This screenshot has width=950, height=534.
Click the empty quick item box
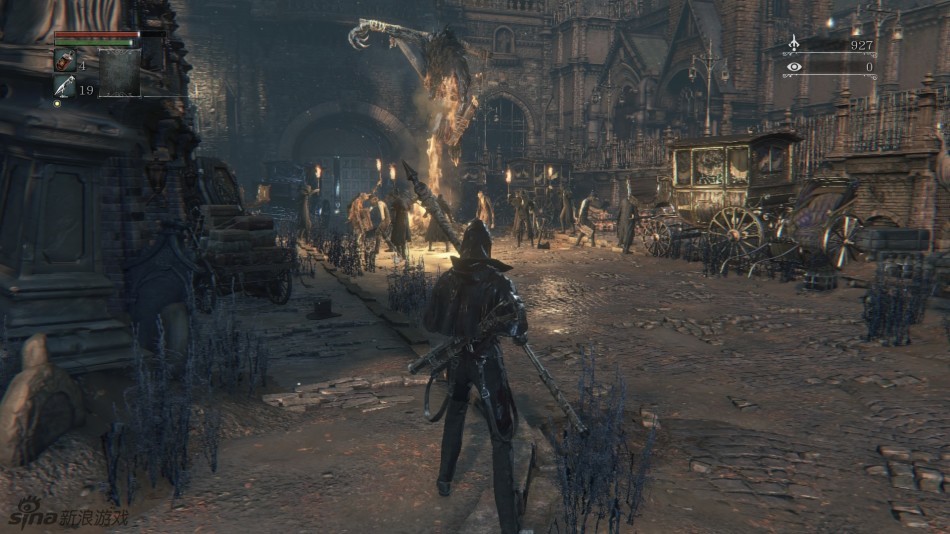tap(119, 72)
